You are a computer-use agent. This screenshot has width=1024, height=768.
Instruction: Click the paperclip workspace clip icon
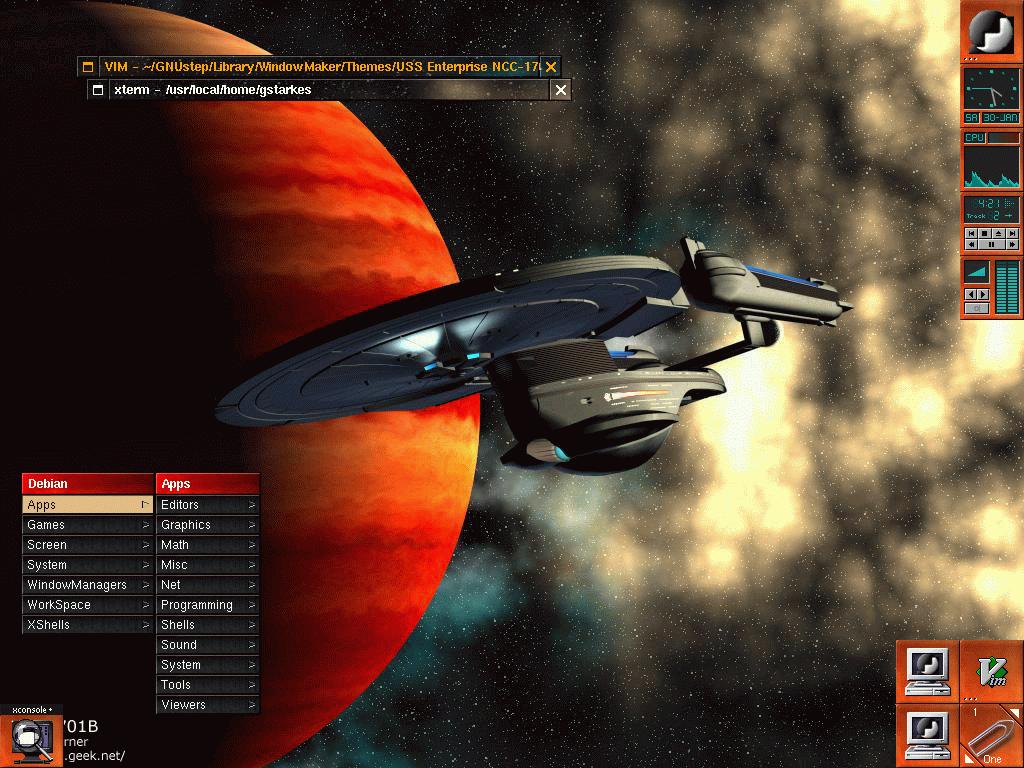coord(991,736)
